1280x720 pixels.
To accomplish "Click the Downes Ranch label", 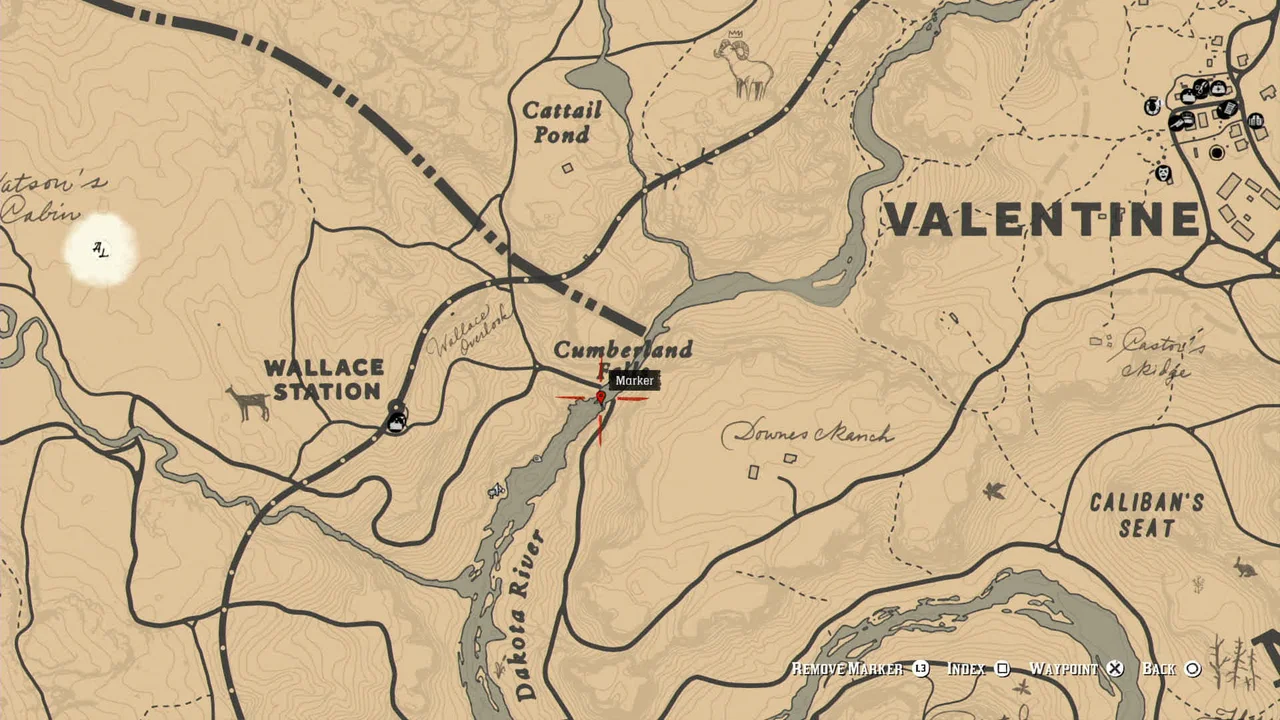I will pyautogui.click(x=810, y=434).
